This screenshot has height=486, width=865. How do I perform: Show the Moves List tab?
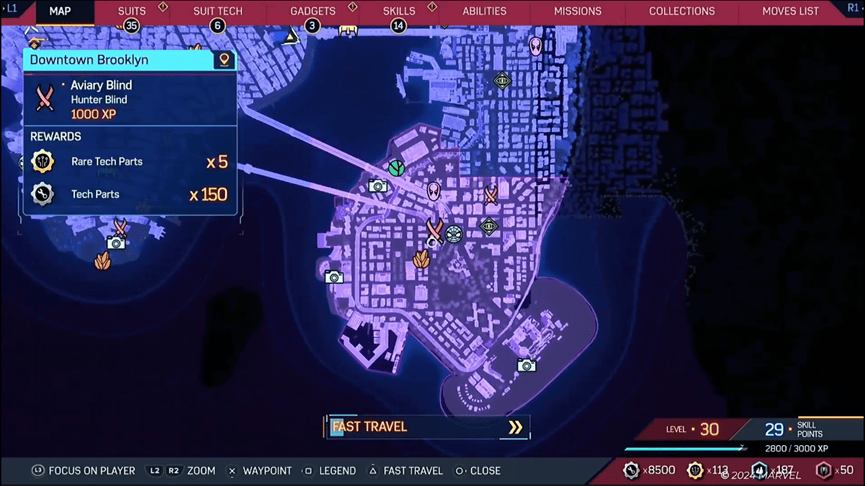click(790, 11)
